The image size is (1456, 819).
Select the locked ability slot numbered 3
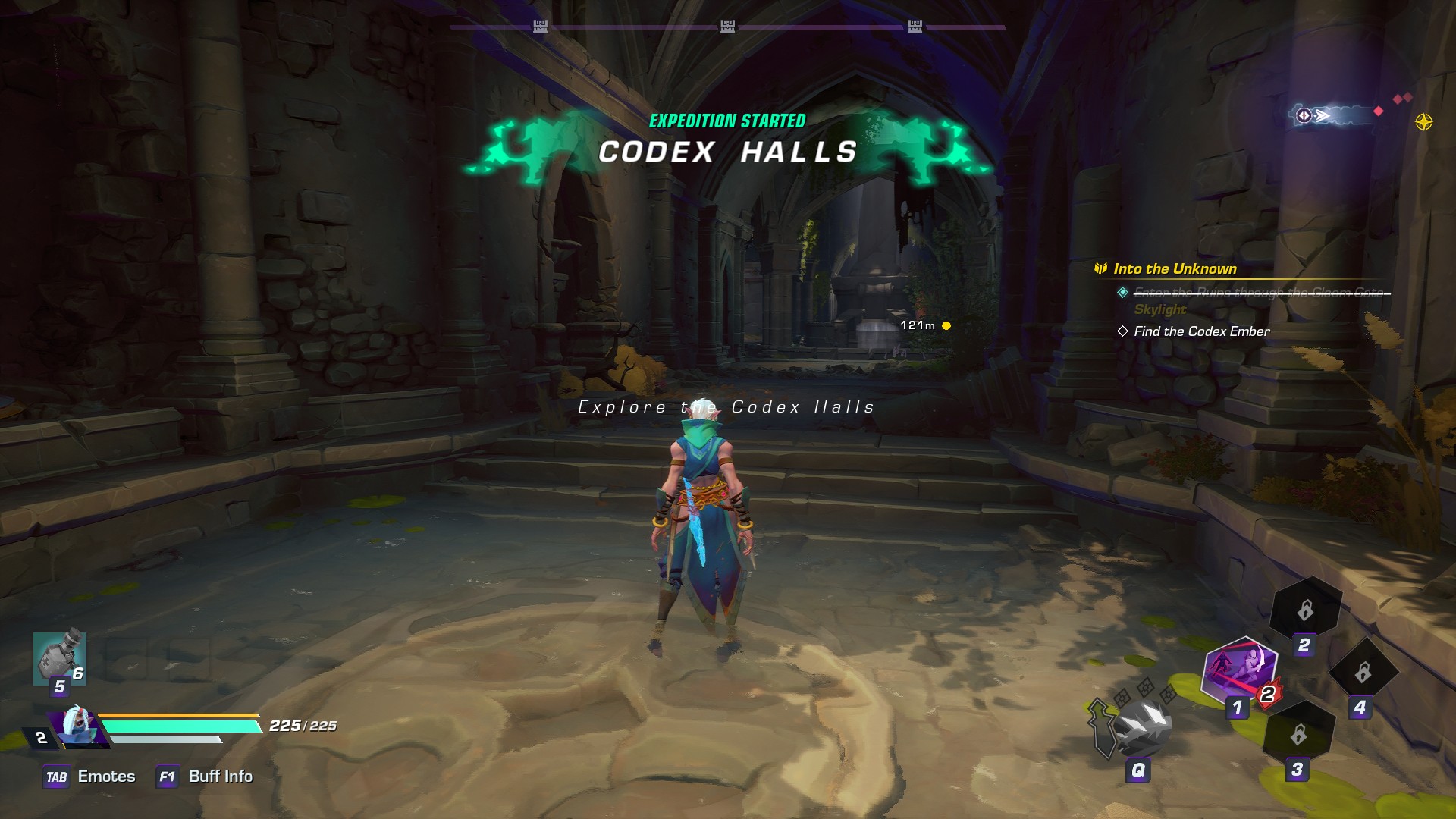pyautogui.click(x=1298, y=734)
